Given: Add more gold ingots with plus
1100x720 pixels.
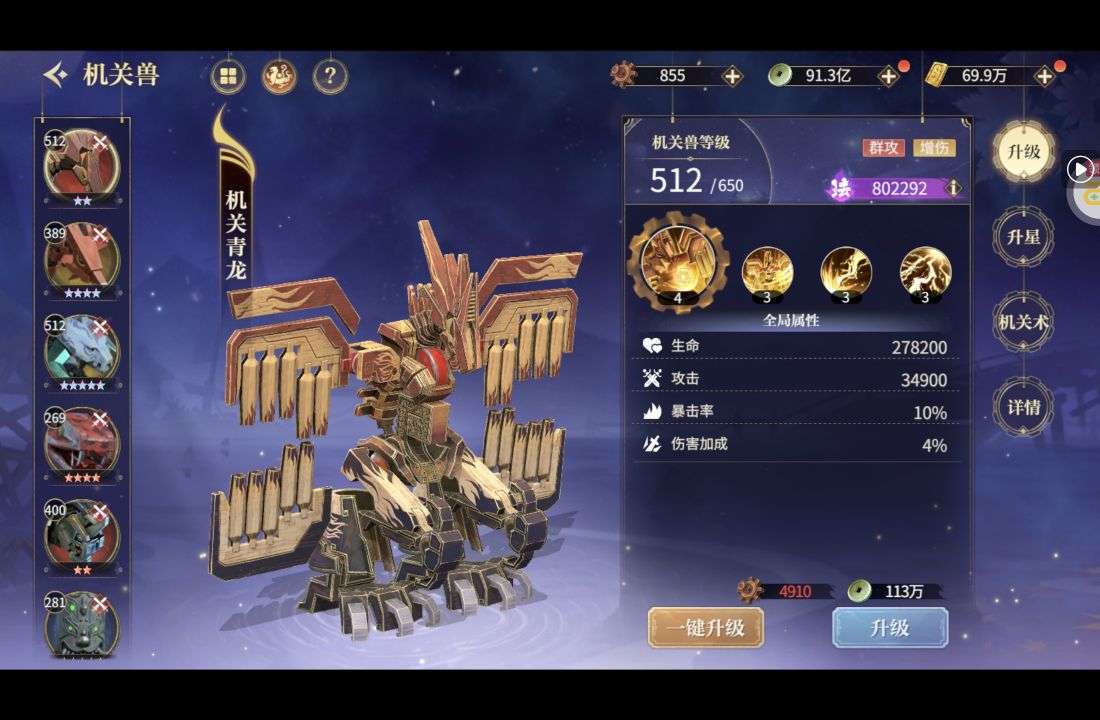Looking at the screenshot, I should click(x=1045, y=76).
